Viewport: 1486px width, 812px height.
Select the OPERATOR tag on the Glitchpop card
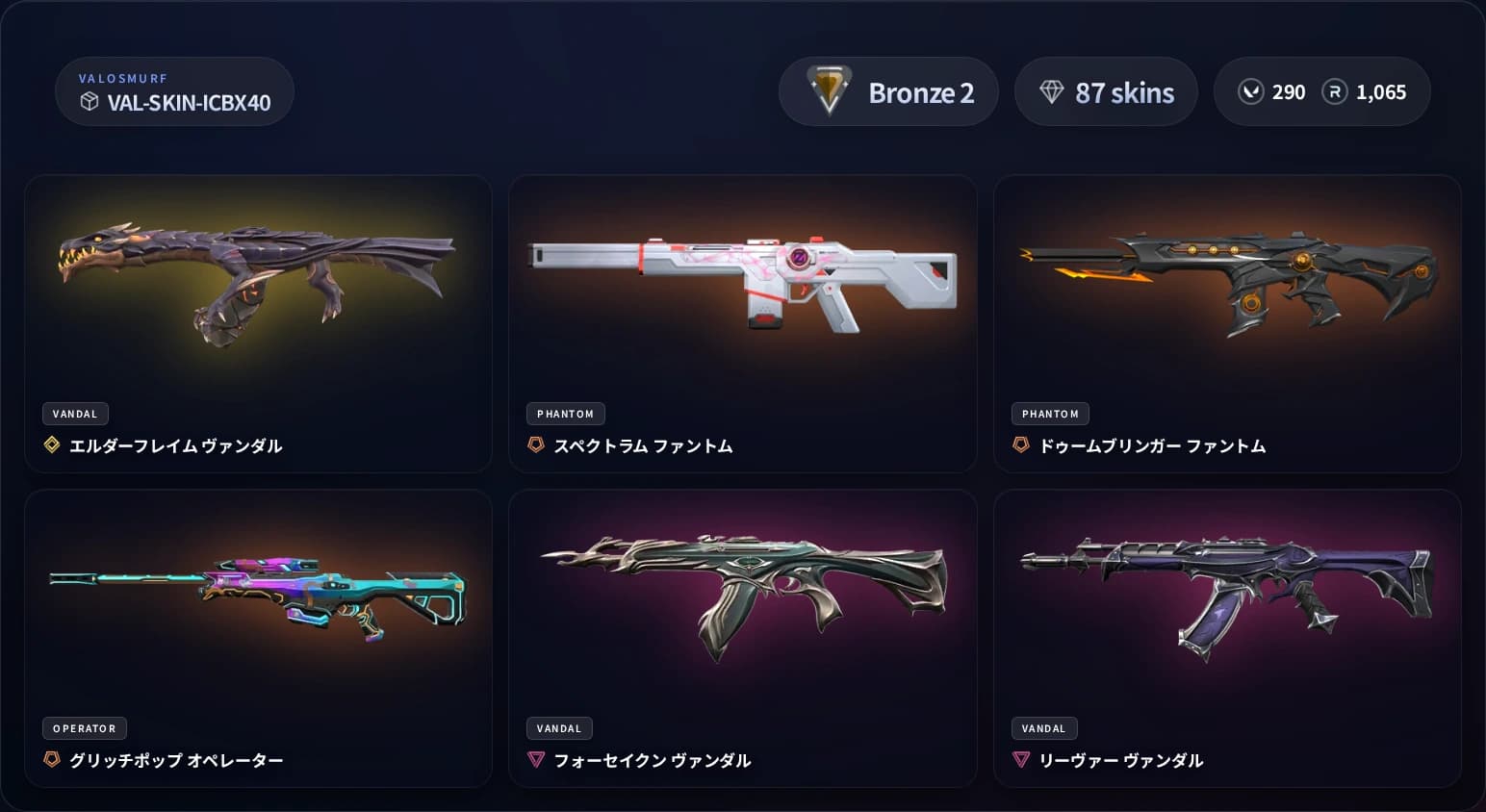(x=85, y=728)
